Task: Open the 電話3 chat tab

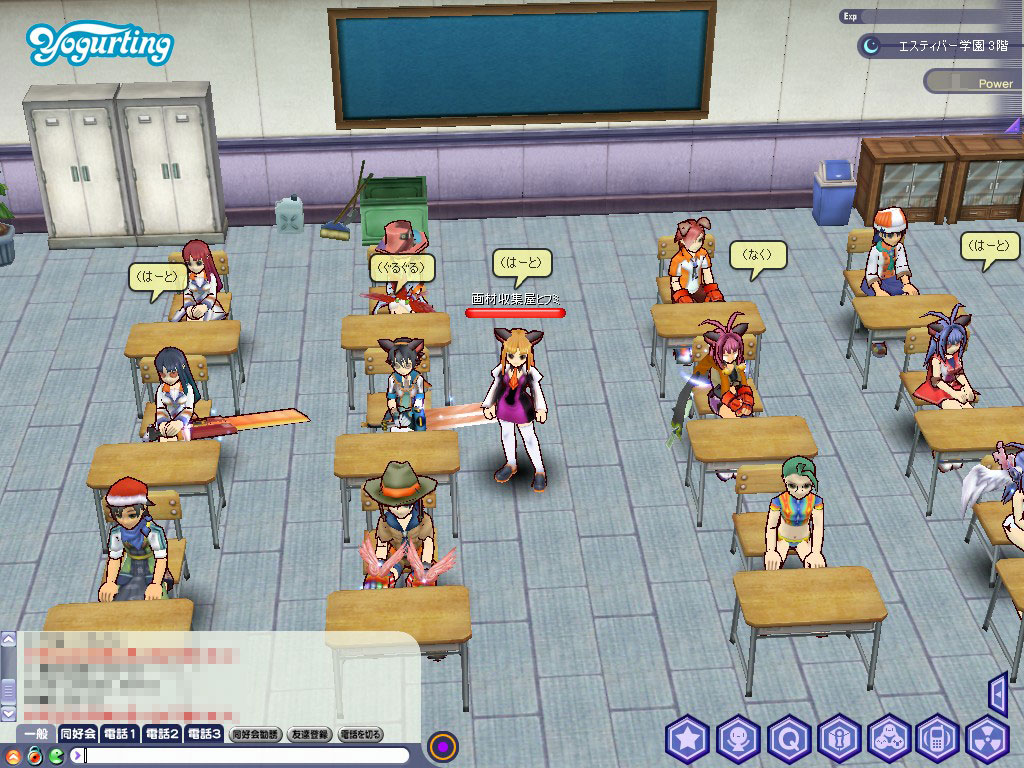Action: pyautogui.click(x=204, y=734)
